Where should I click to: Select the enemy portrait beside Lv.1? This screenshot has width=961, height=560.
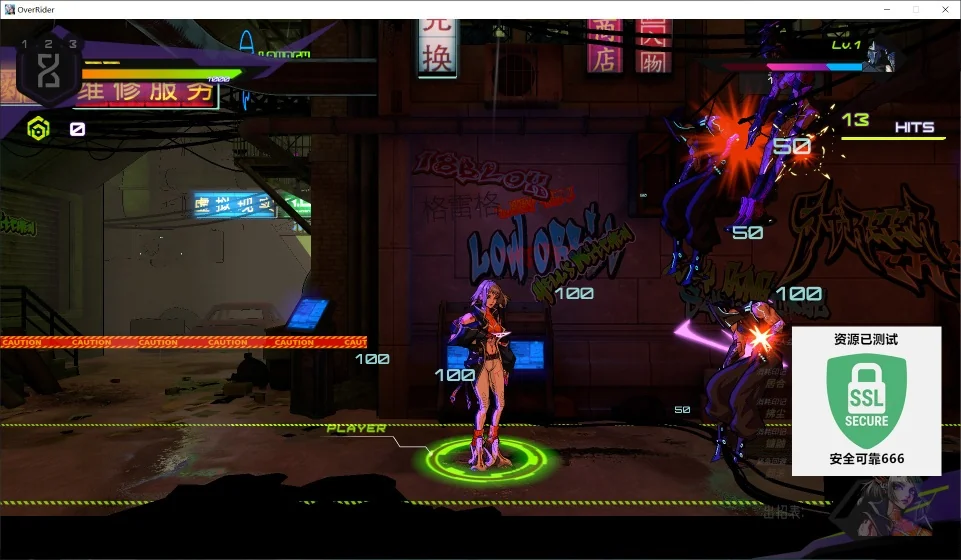point(880,56)
